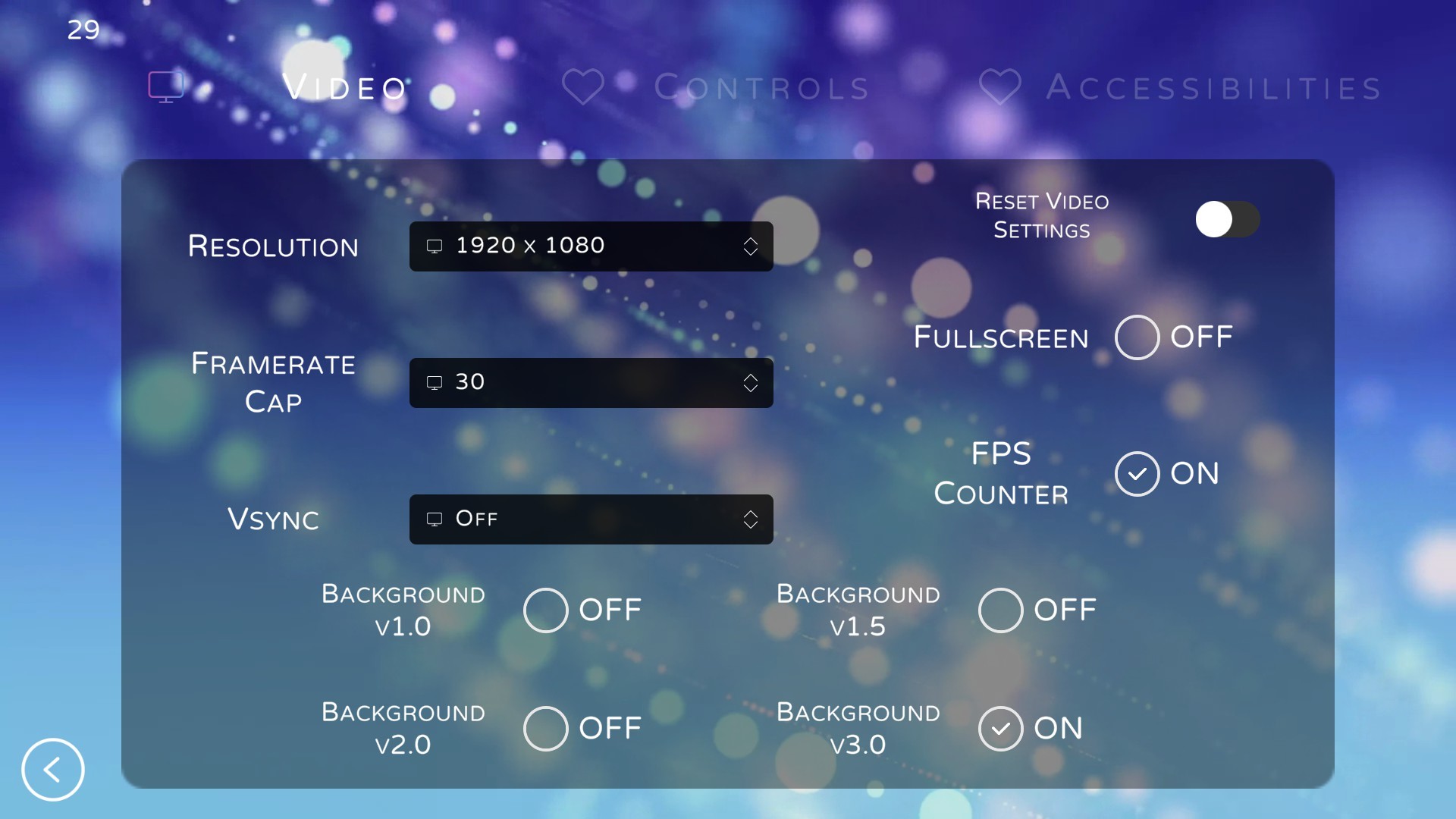Click the back arrow in the bottom-left corner
Viewport: 1456px width, 819px height.
52,769
